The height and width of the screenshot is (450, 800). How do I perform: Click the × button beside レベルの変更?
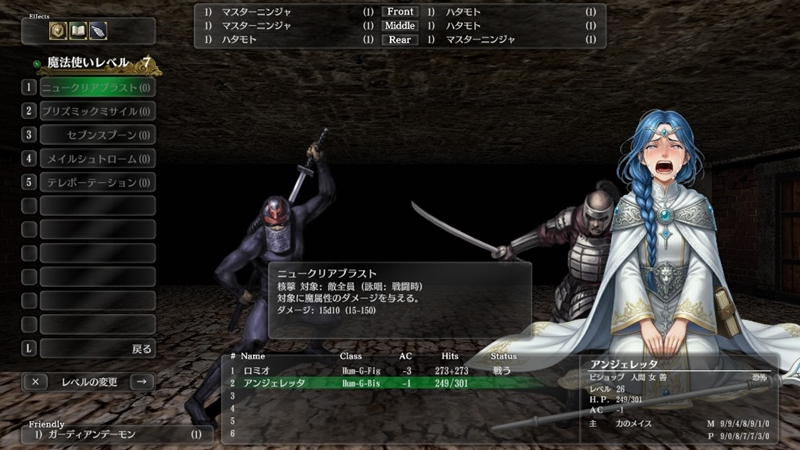point(35,381)
